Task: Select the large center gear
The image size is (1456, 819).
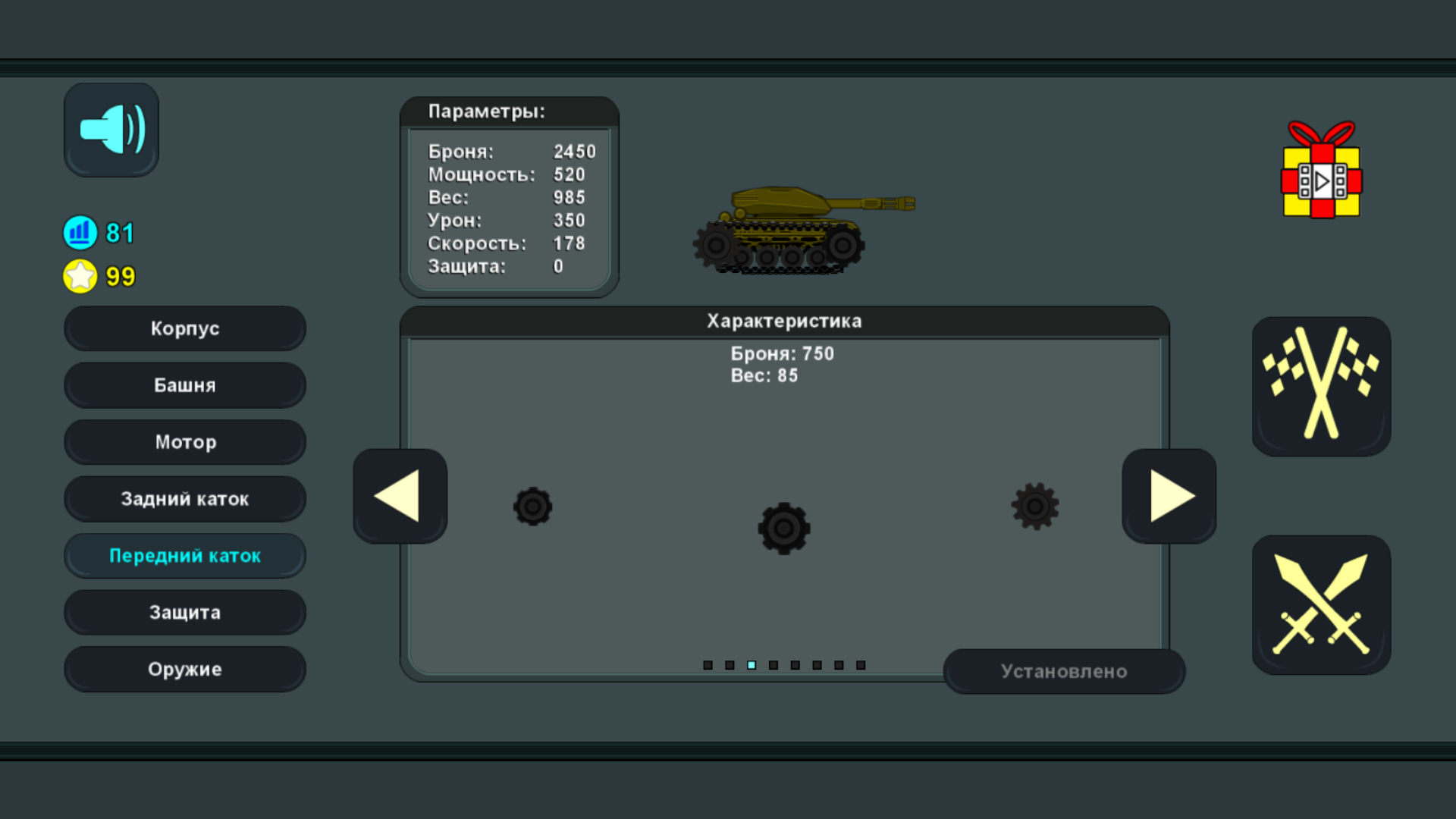Action: coord(783,529)
